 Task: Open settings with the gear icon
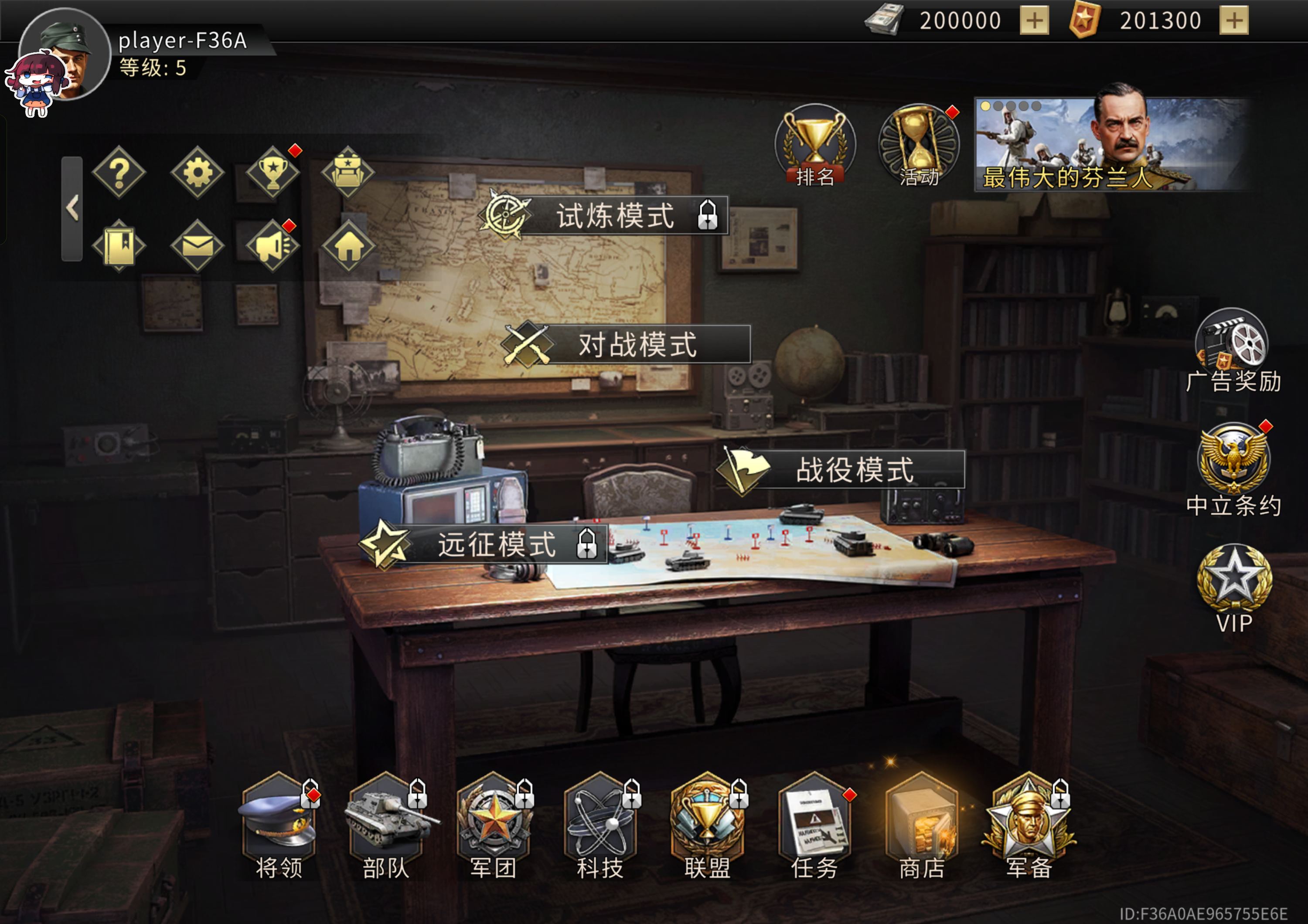(197, 173)
